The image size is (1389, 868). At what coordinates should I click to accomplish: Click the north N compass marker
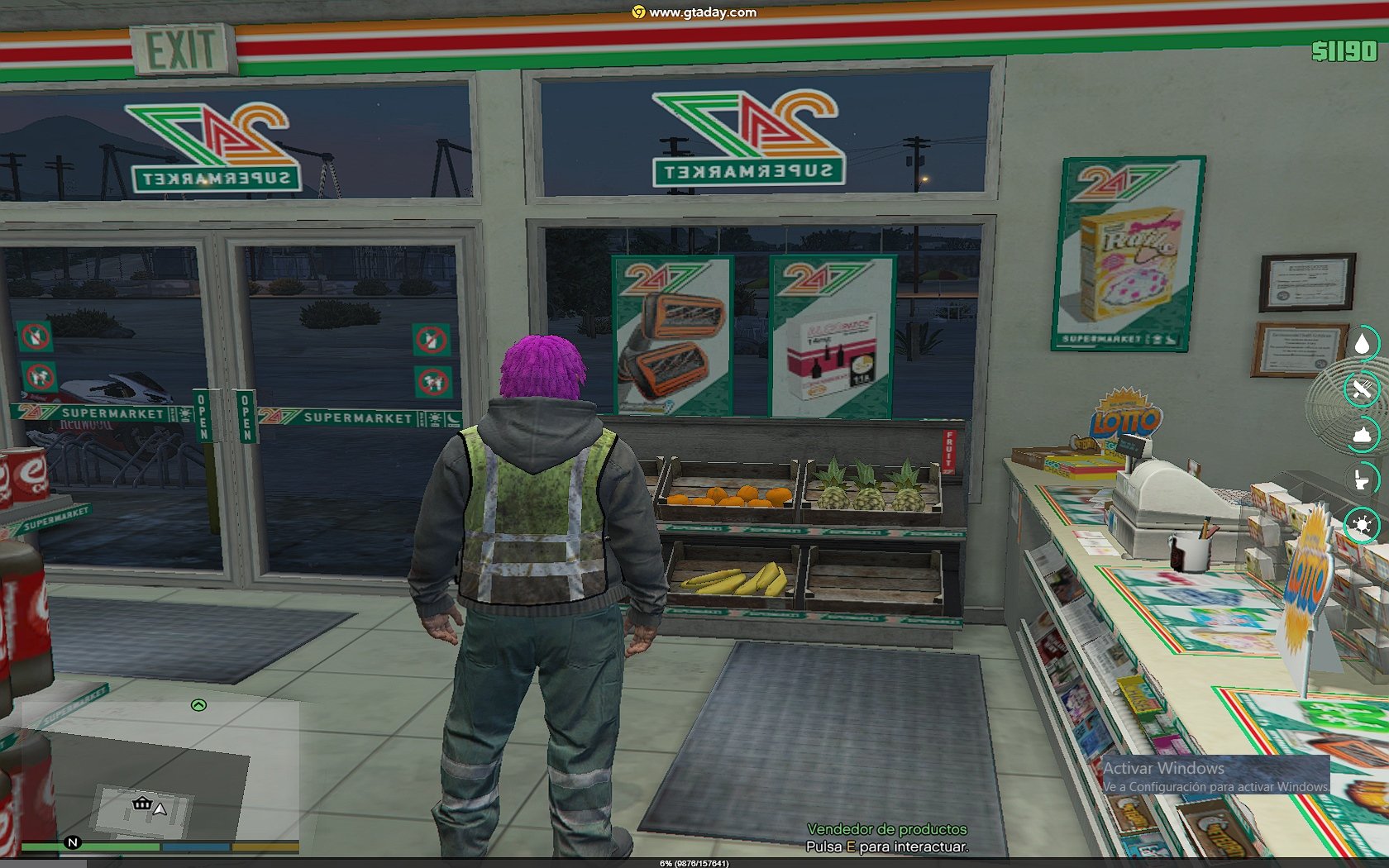click(x=73, y=842)
